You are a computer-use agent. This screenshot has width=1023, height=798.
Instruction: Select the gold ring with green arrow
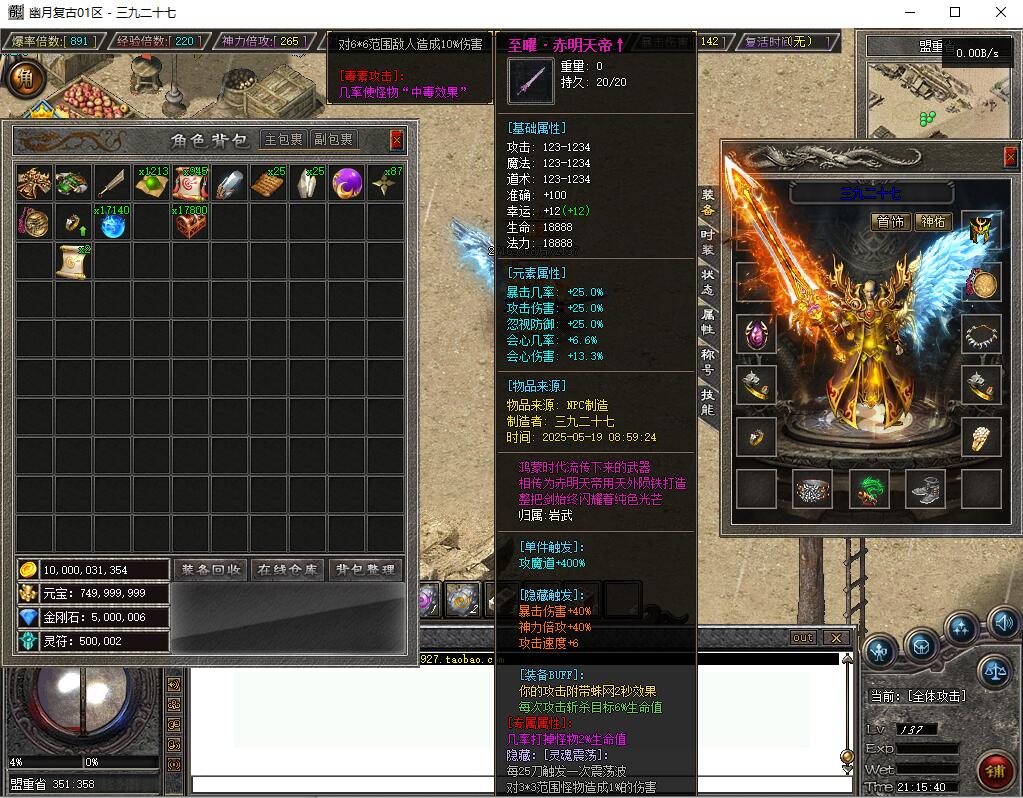tap(74, 222)
